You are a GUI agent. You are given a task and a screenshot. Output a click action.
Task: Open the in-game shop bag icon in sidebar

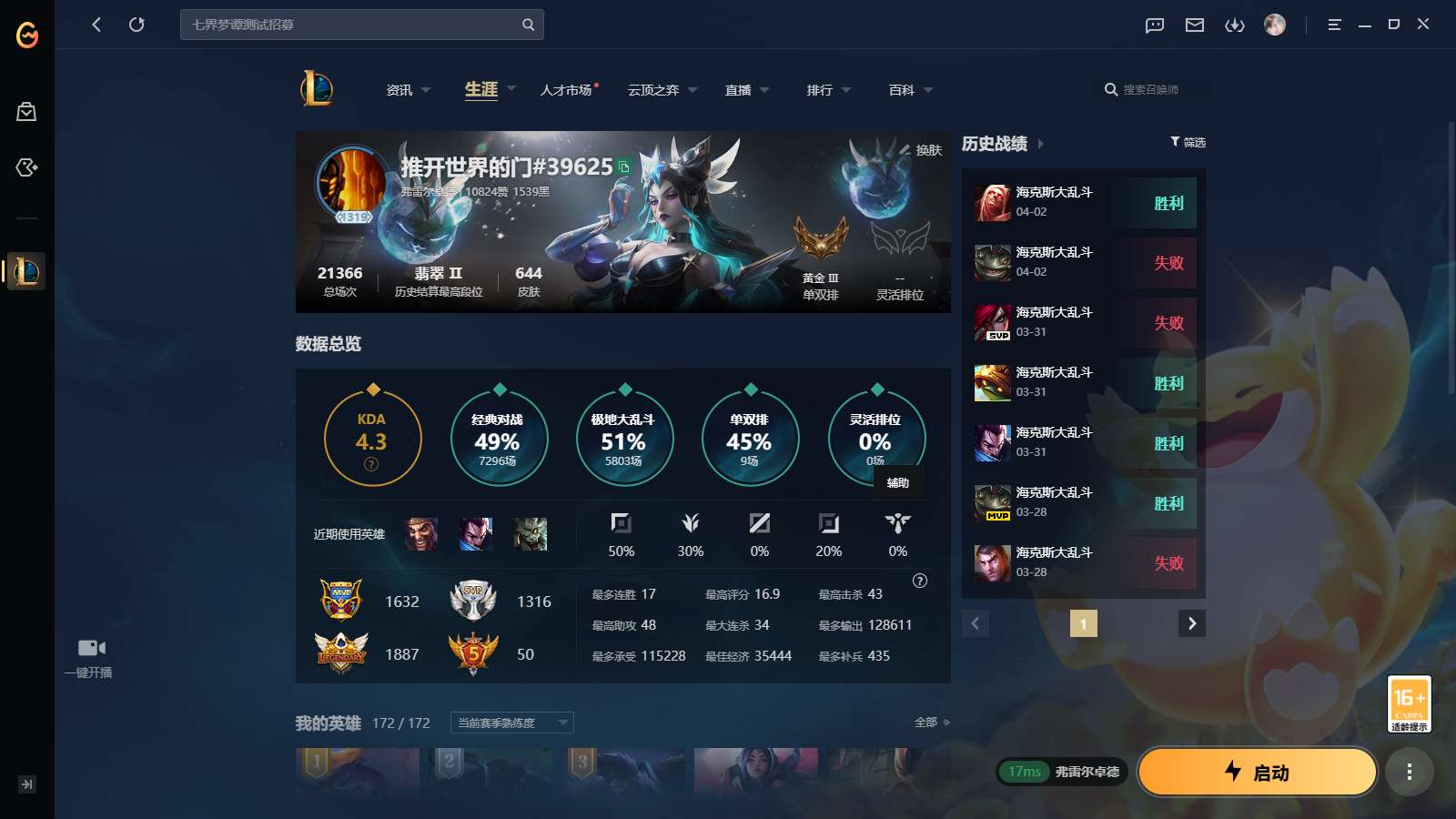coord(26,111)
